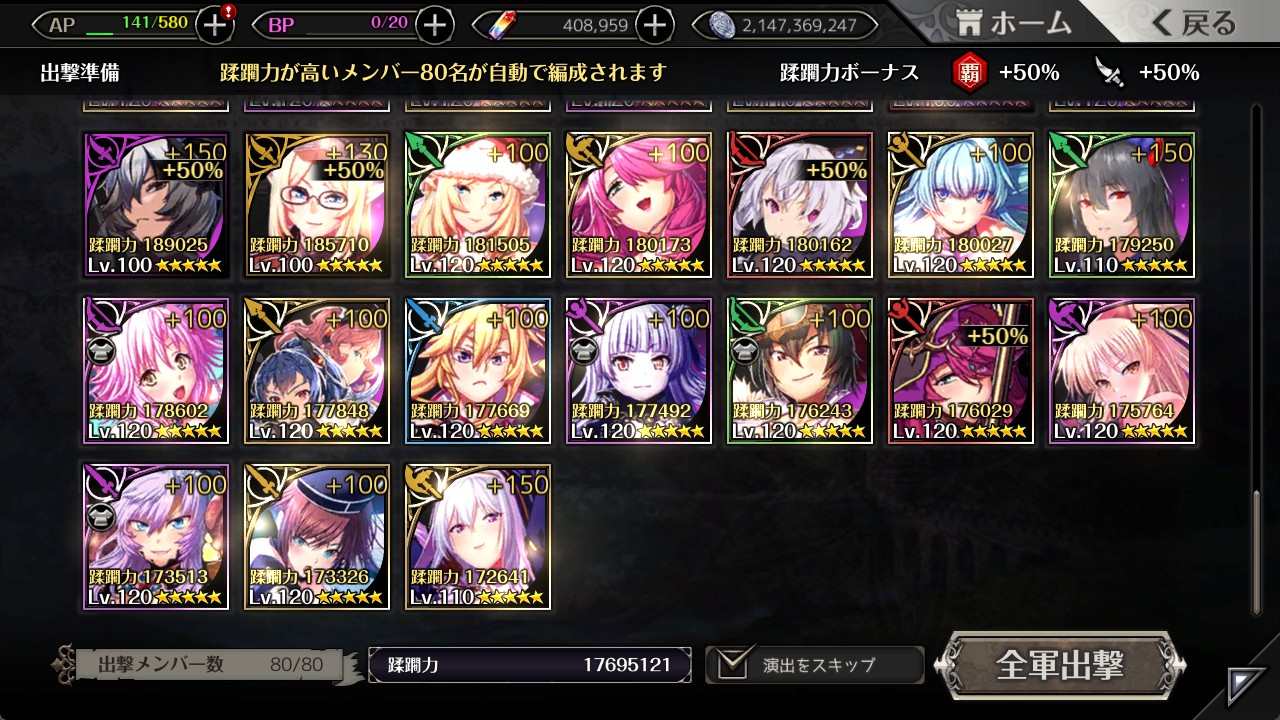Select the unit card with 蹂躙力 176243

pos(800,371)
